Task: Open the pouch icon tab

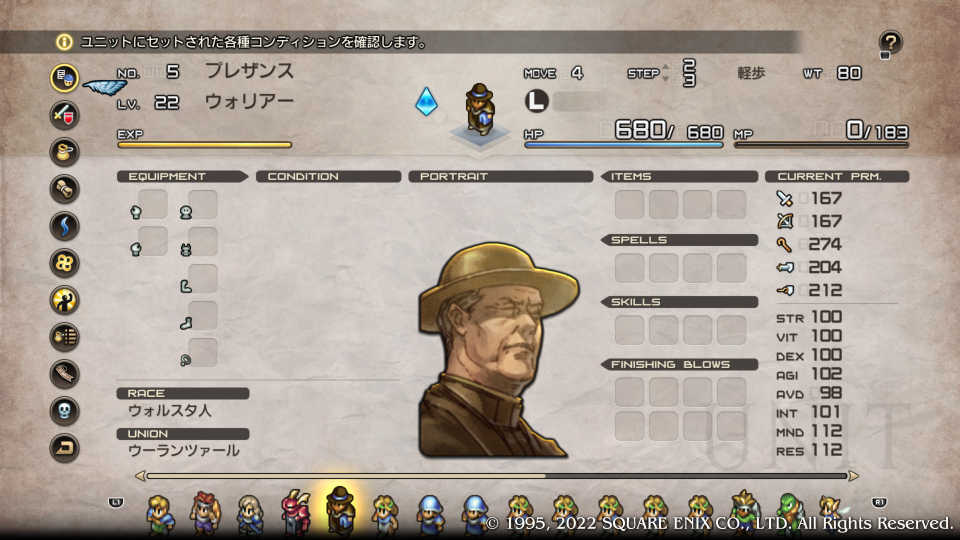Action: 65,151
